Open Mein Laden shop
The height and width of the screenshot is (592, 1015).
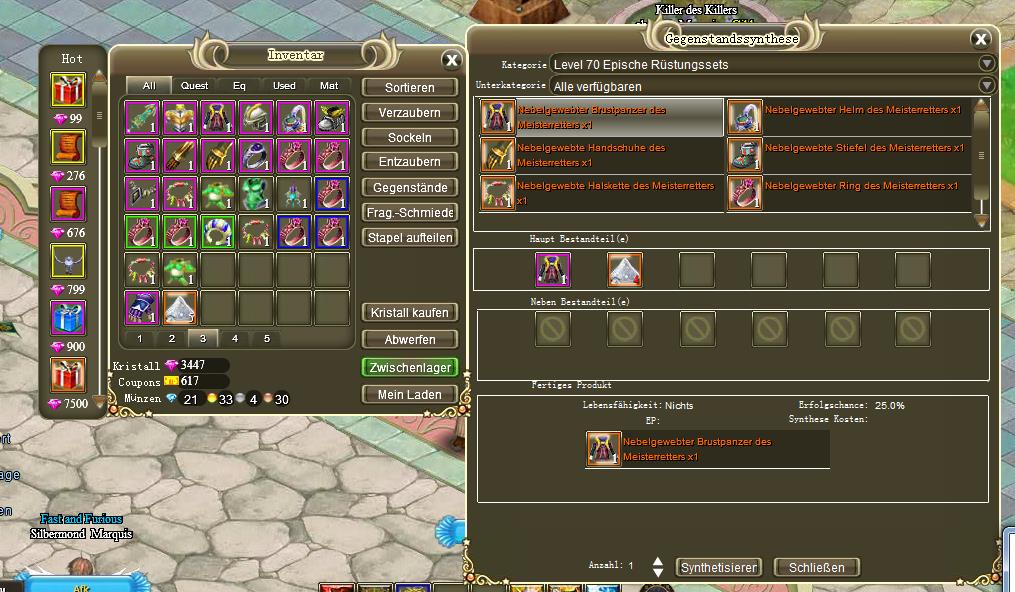coord(409,394)
